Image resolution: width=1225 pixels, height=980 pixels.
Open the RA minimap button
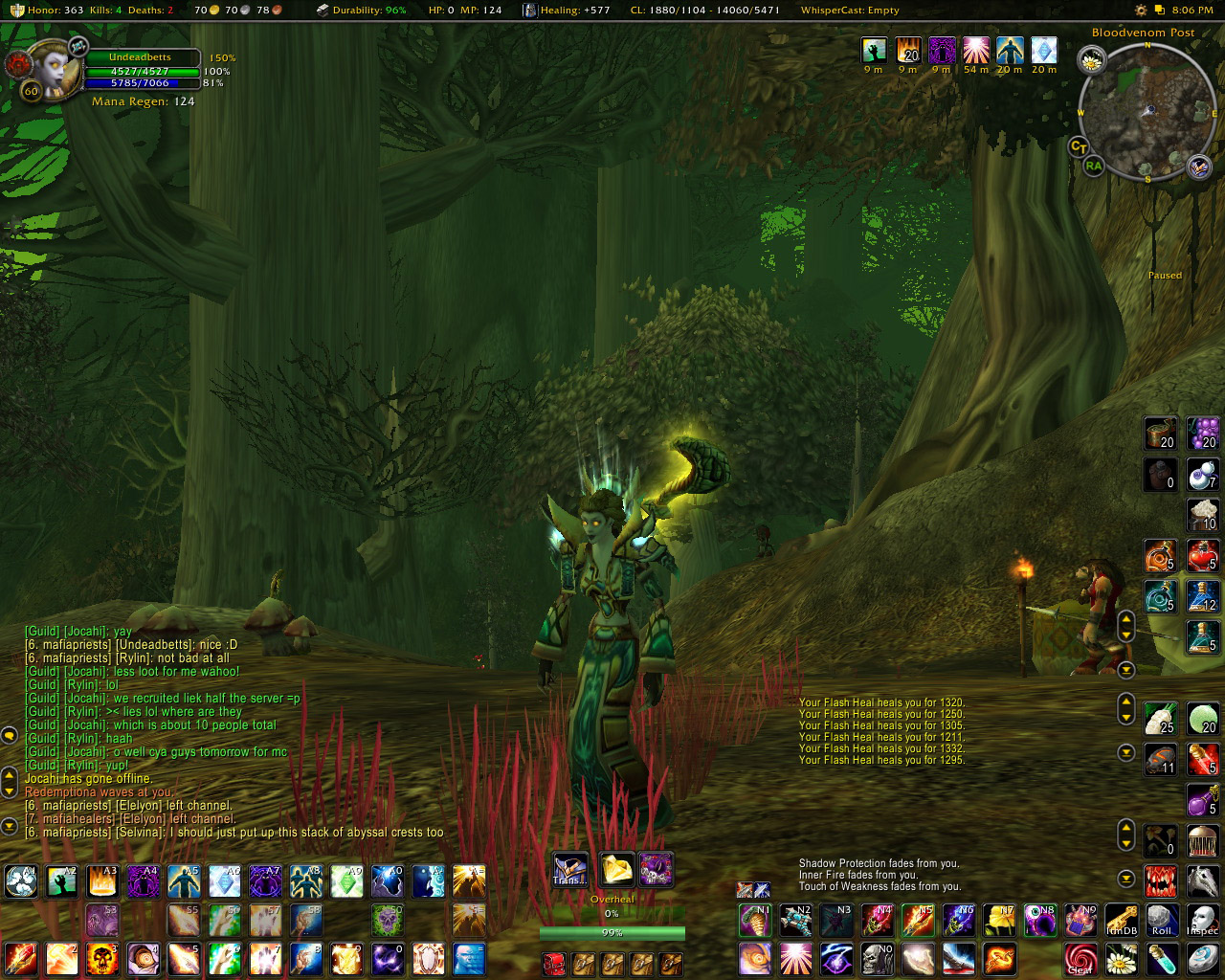(x=1093, y=166)
